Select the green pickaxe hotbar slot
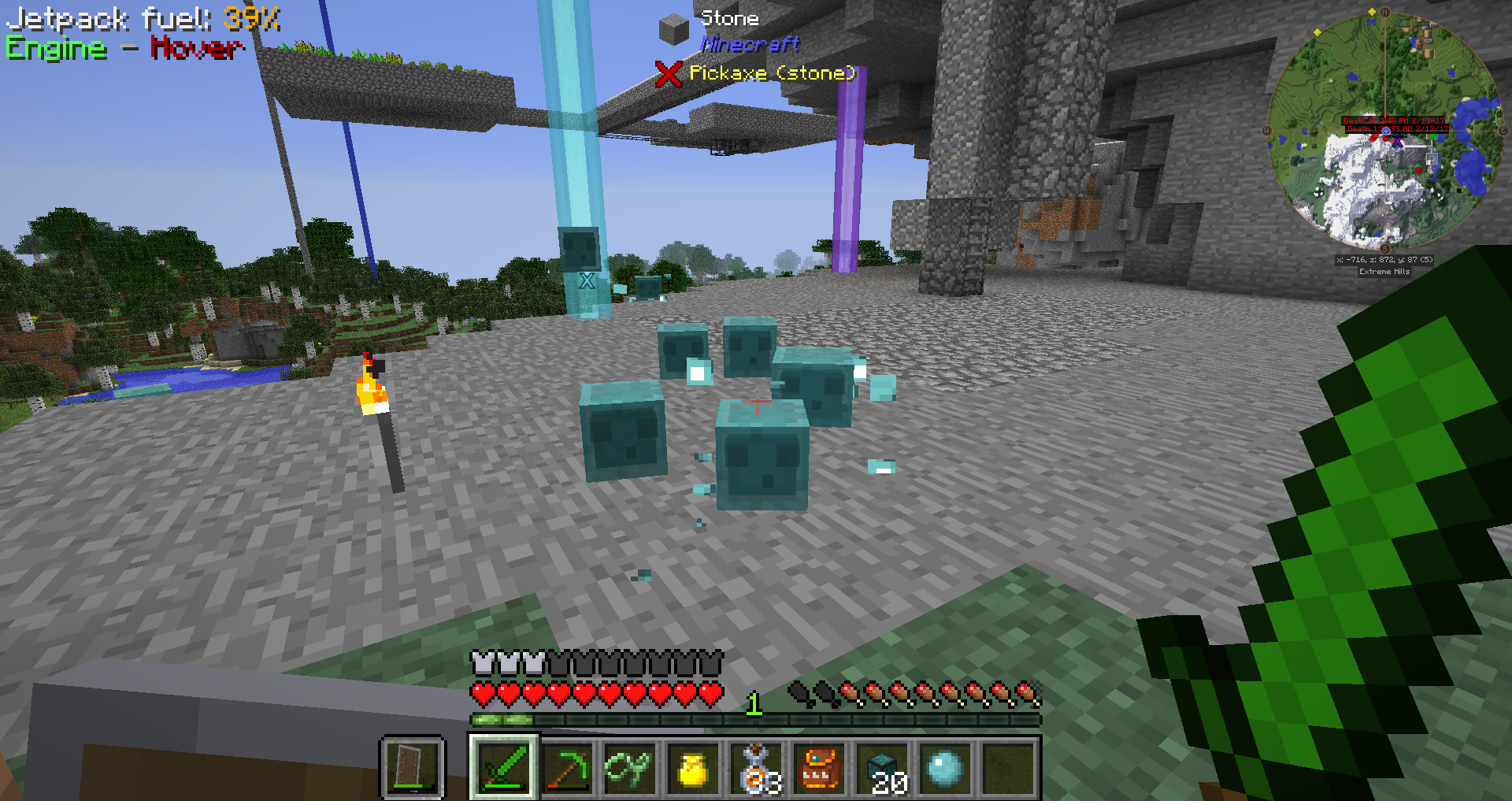1512x801 pixels. click(567, 767)
